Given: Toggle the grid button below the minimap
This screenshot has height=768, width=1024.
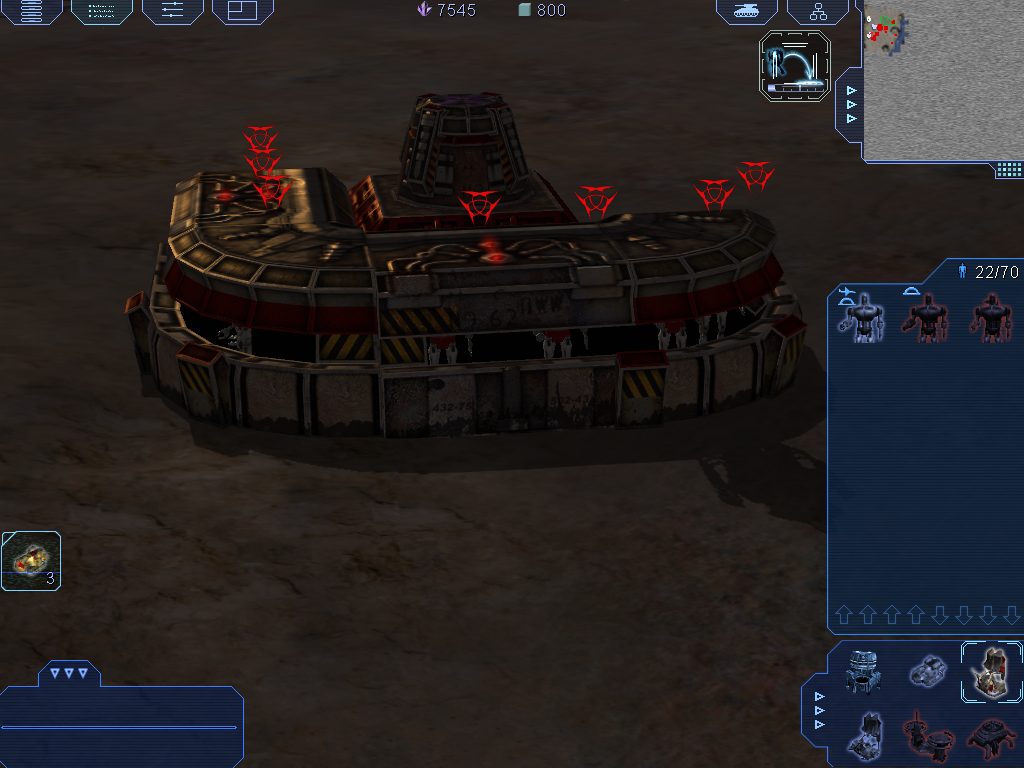Looking at the screenshot, I should pyautogui.click(x=1008, y=170).
